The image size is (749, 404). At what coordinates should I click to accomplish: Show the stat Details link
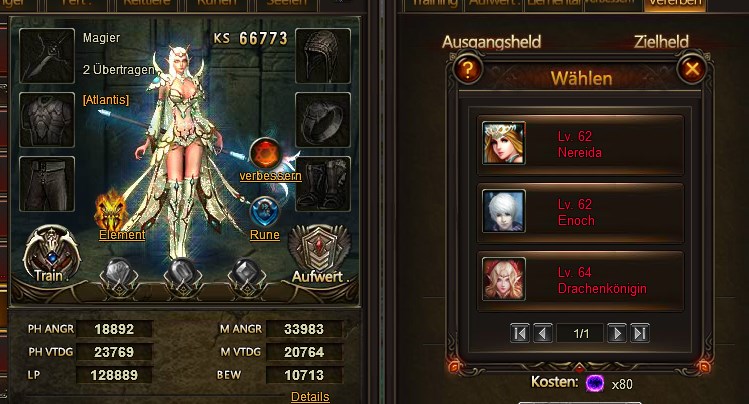(309, 396)
